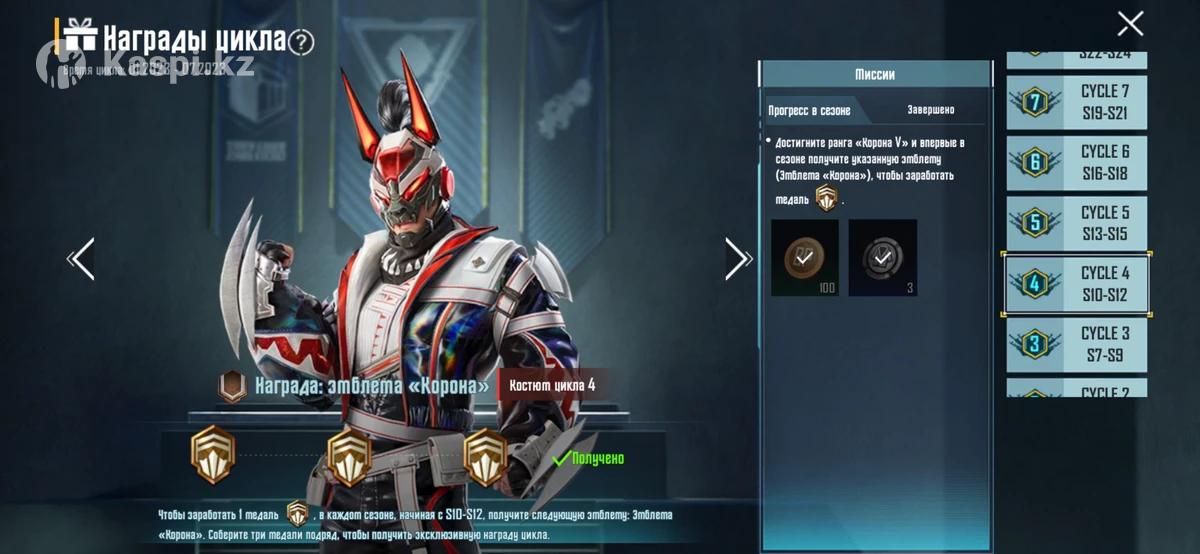Select Cycle 5 S13-S15
The width and height of the screenshot is (1200, 554).
[x=1076, y=223]
